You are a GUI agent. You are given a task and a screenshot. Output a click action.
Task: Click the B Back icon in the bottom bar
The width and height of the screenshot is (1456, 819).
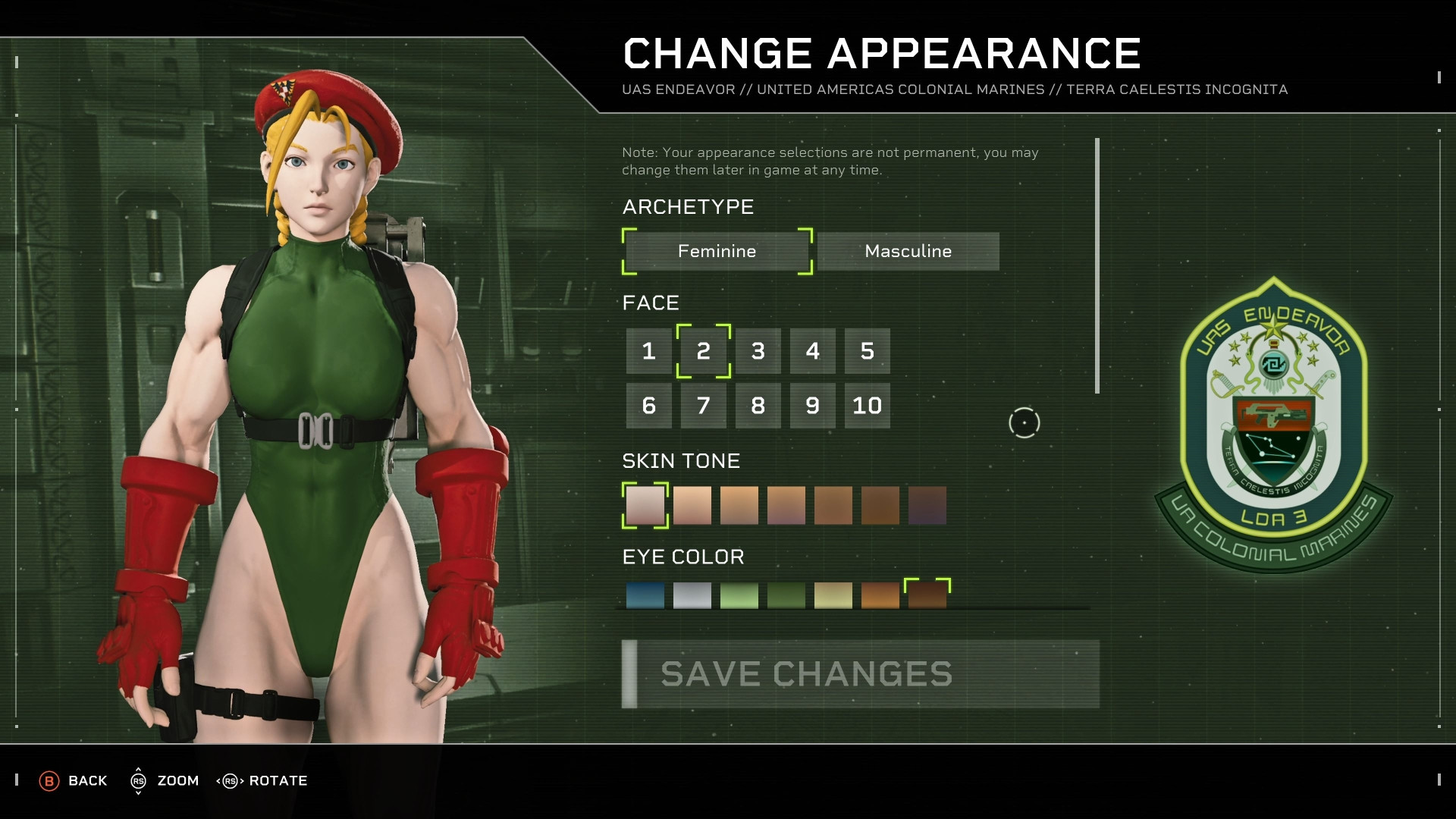pos(50,780)
